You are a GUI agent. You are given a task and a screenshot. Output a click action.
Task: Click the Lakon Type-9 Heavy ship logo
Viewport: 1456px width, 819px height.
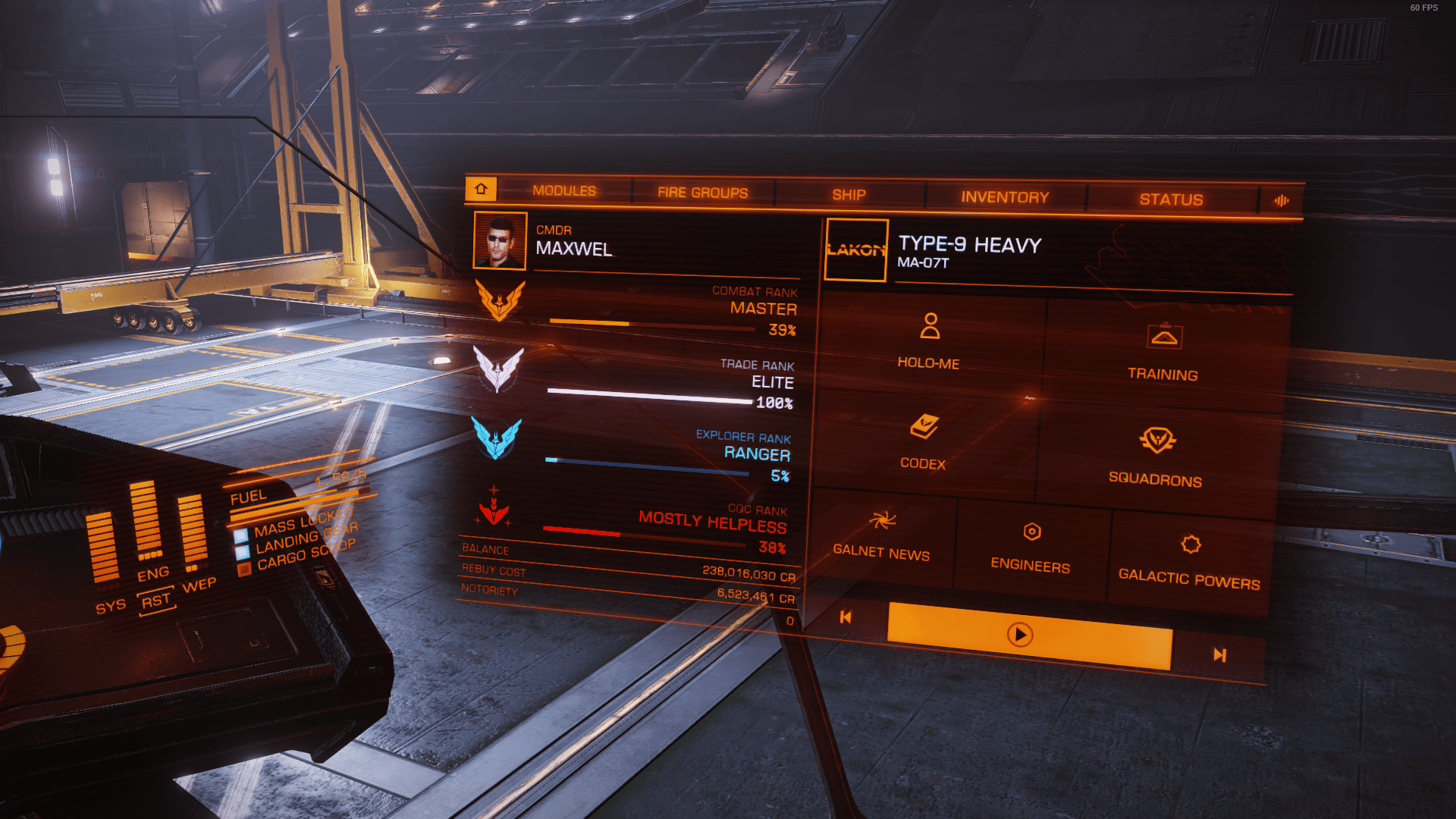(856, 249)
